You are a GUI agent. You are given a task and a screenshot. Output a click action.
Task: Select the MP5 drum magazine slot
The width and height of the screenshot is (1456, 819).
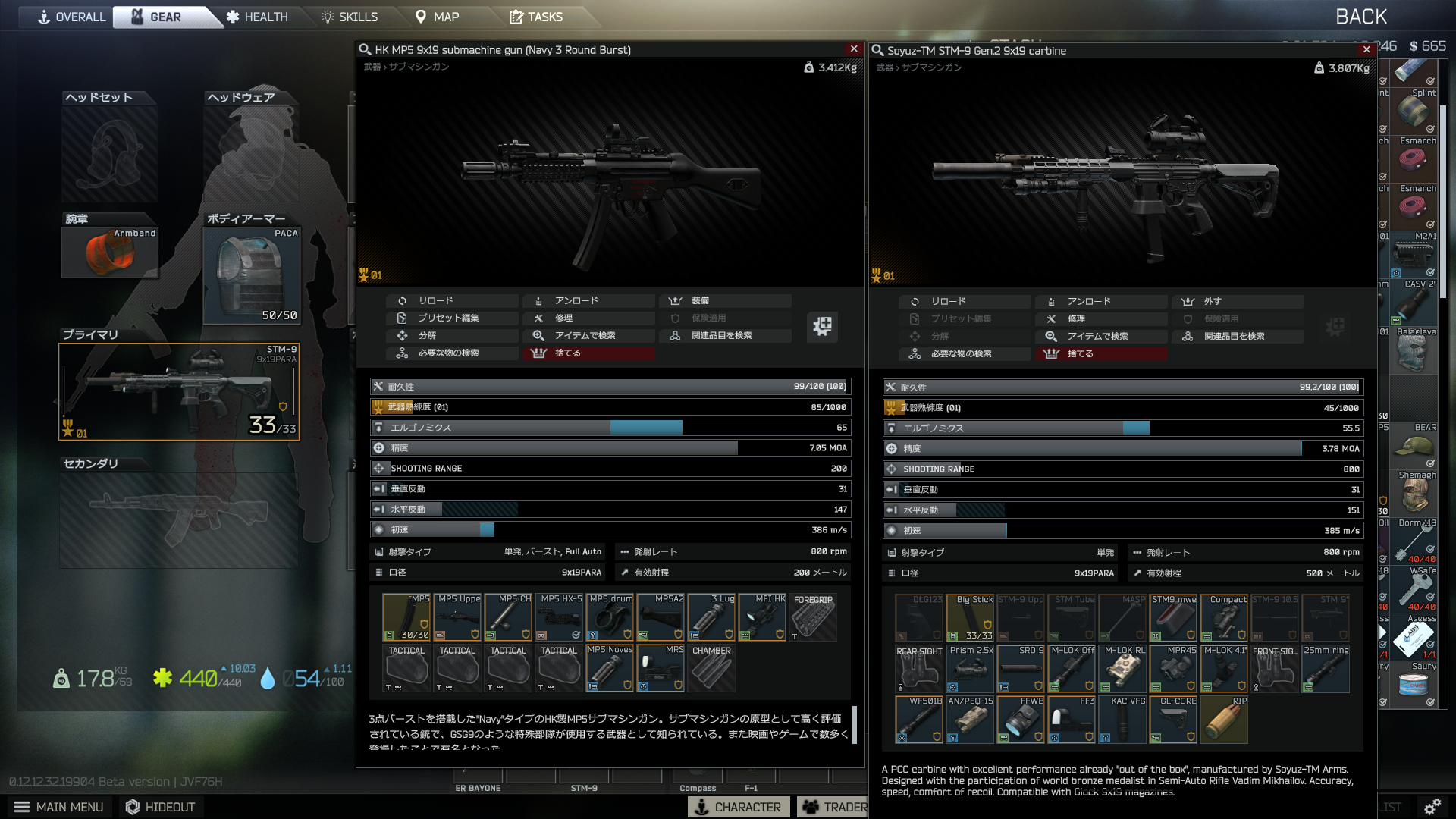pos(610,617)
